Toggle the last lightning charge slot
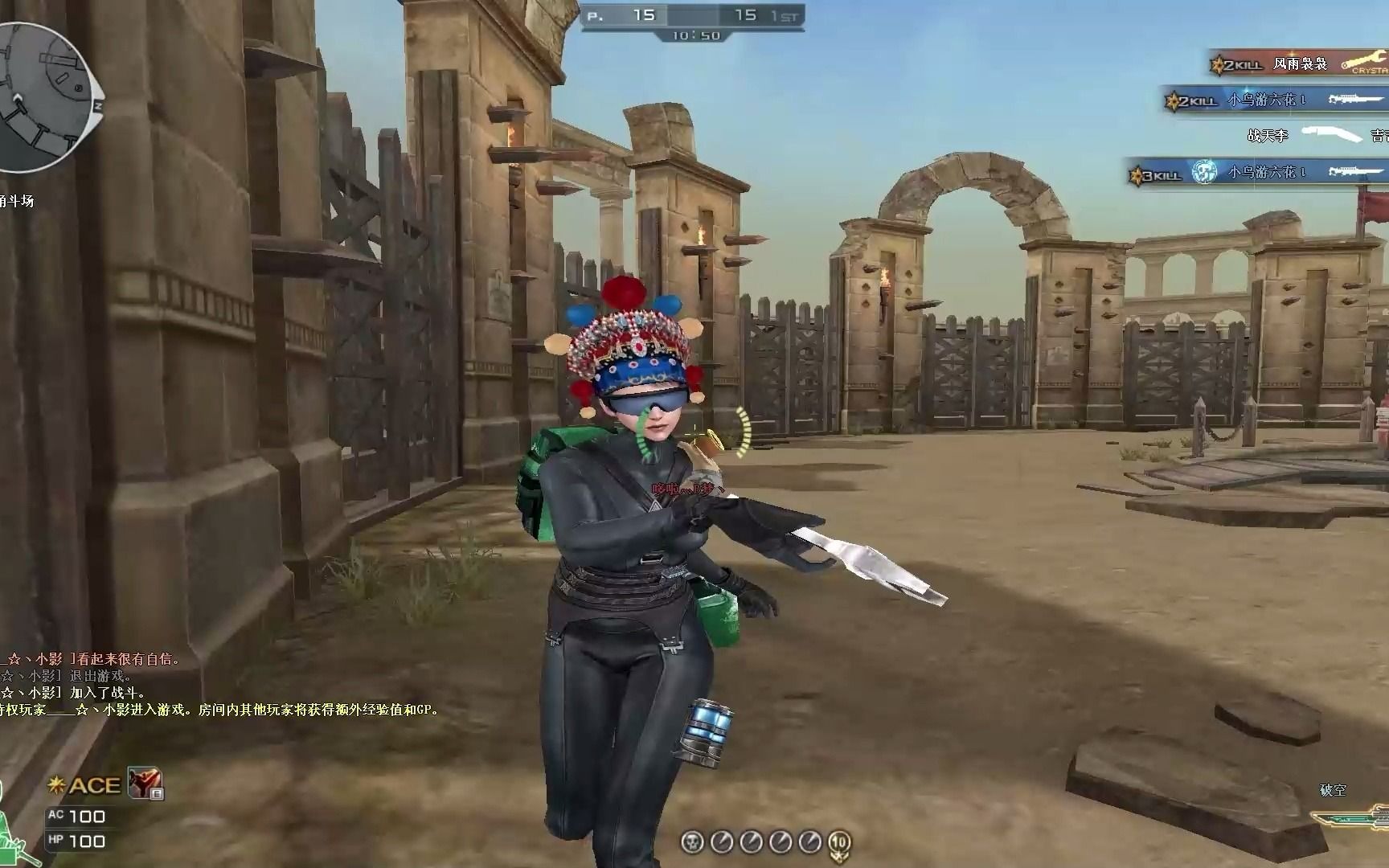This screenshot has width=1389, height=868. (x=809, y=841)
